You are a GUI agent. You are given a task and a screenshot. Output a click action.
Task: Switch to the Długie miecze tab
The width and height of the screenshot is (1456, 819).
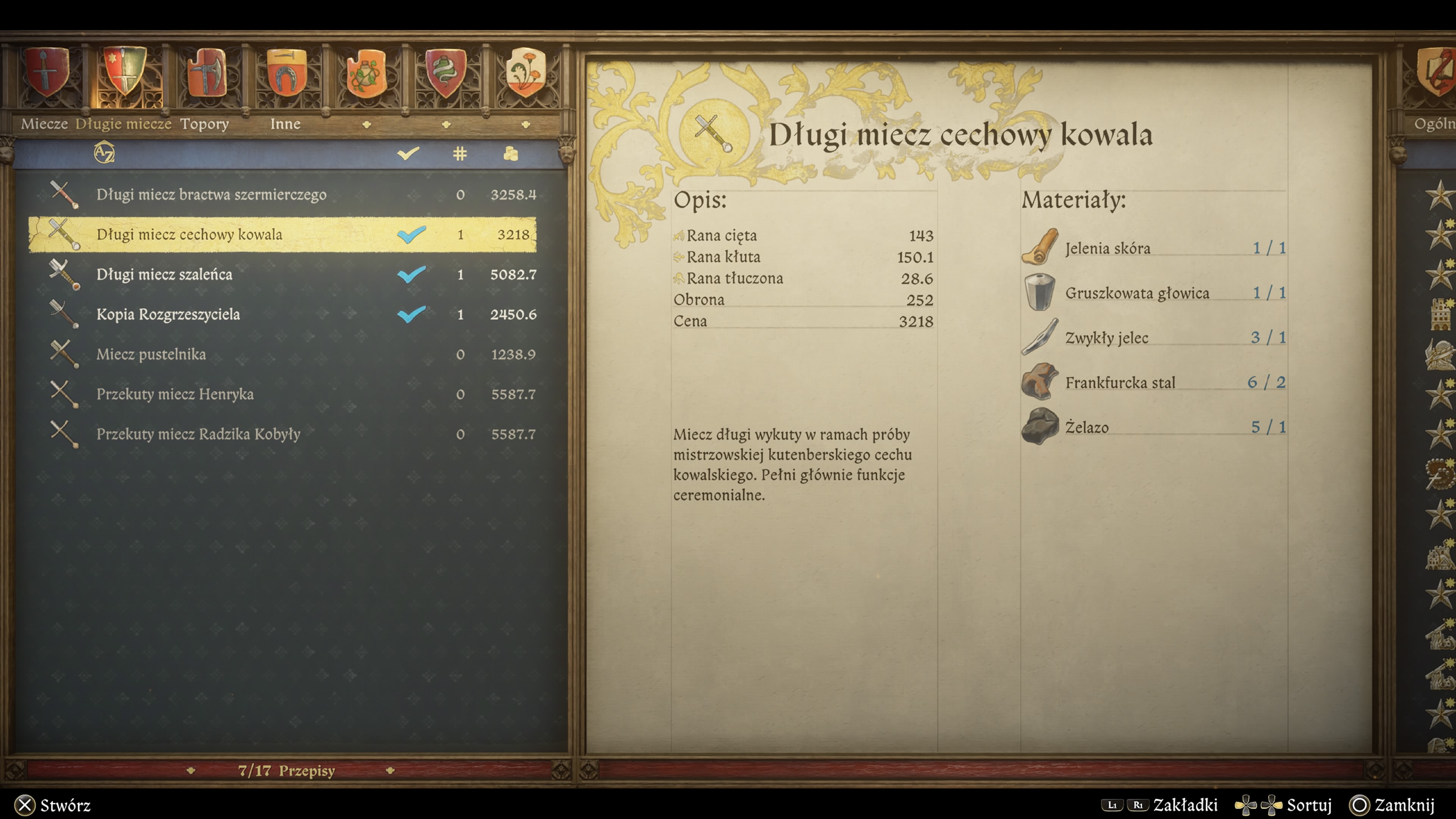click(123, 124)
